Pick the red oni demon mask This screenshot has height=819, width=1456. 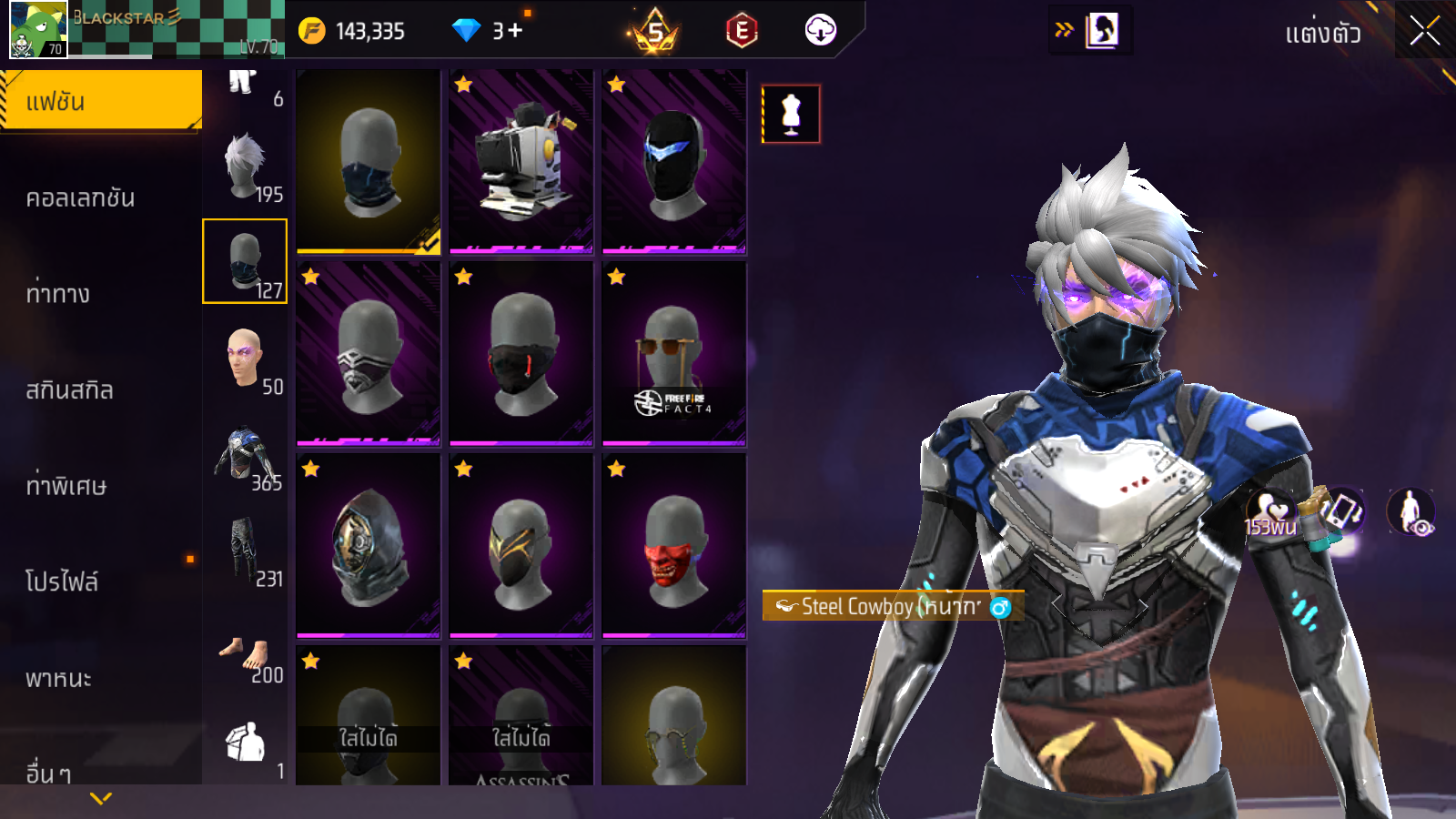pos(673,546)
